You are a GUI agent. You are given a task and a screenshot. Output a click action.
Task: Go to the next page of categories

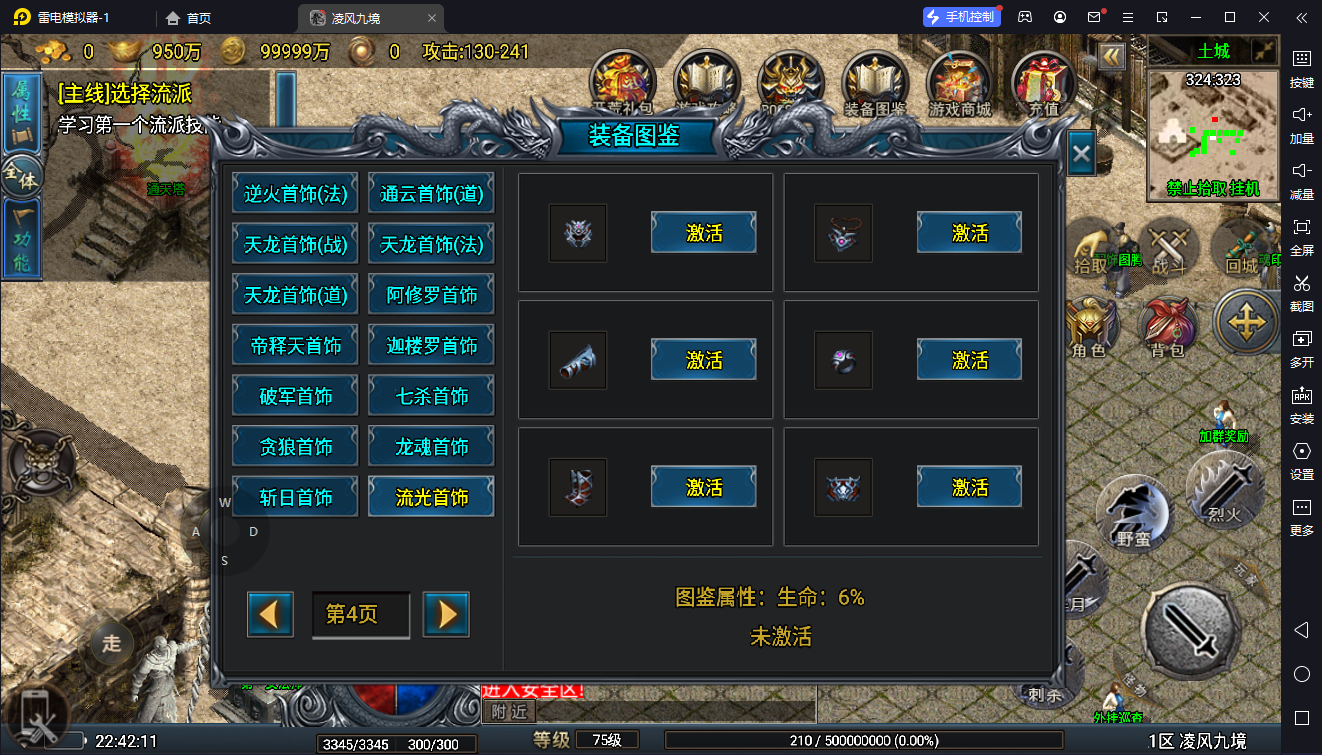pyautogui.click(x=446, y=614)
